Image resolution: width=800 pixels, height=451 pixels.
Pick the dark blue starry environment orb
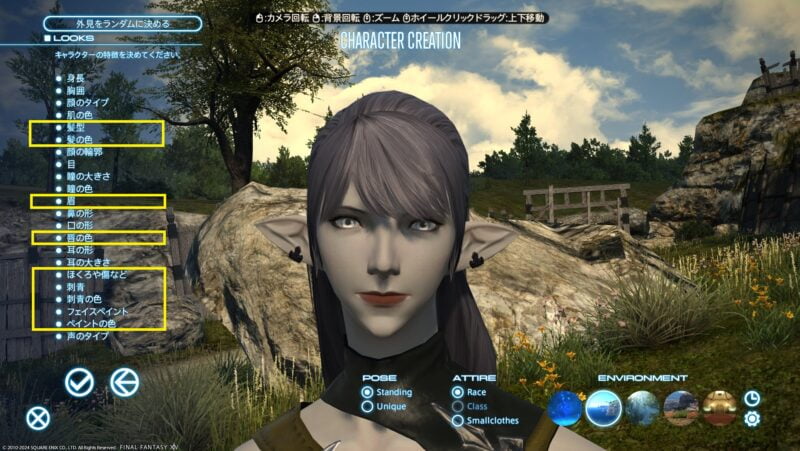565,407
